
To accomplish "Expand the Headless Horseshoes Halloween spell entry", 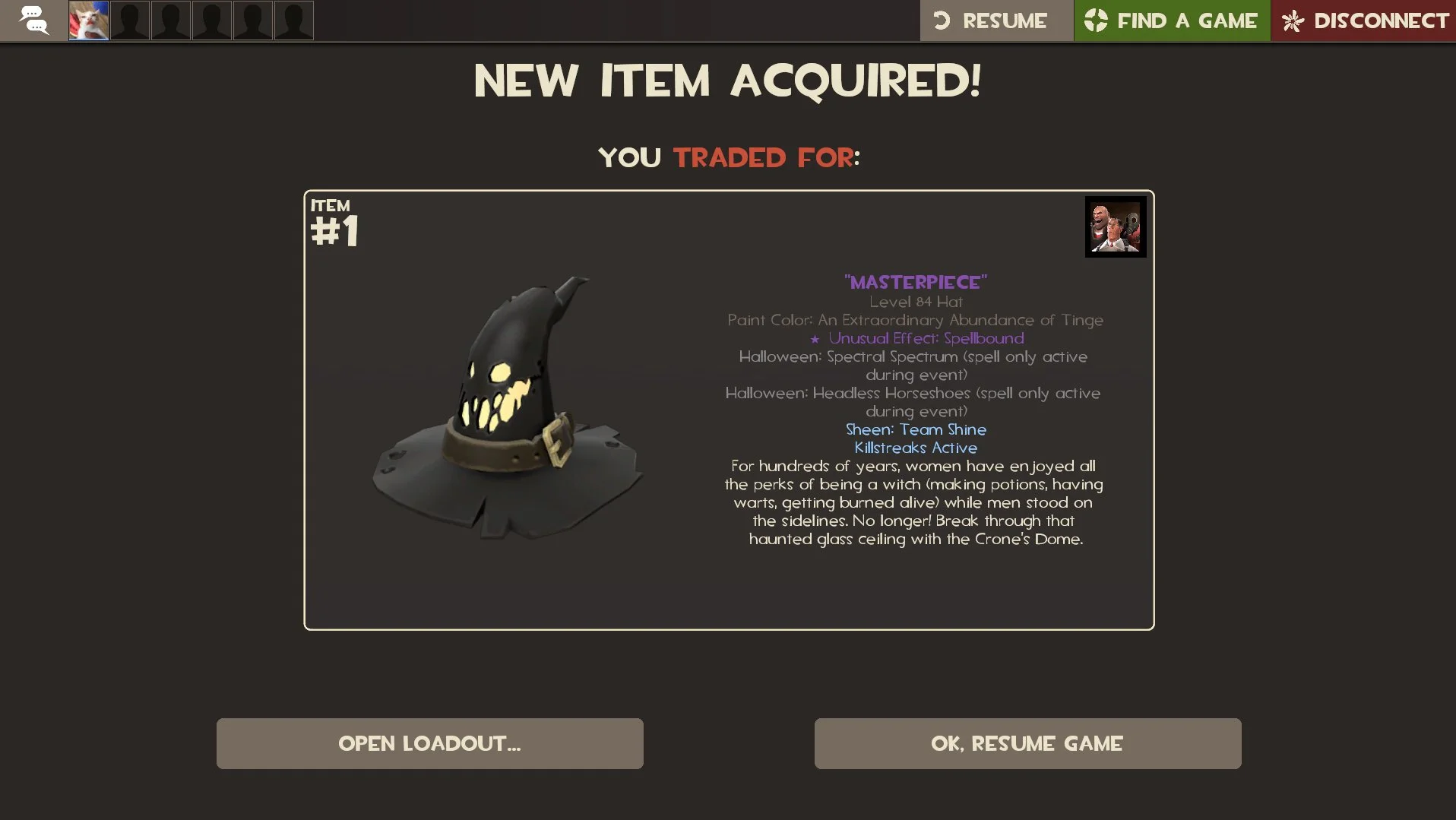I will 913,393.
